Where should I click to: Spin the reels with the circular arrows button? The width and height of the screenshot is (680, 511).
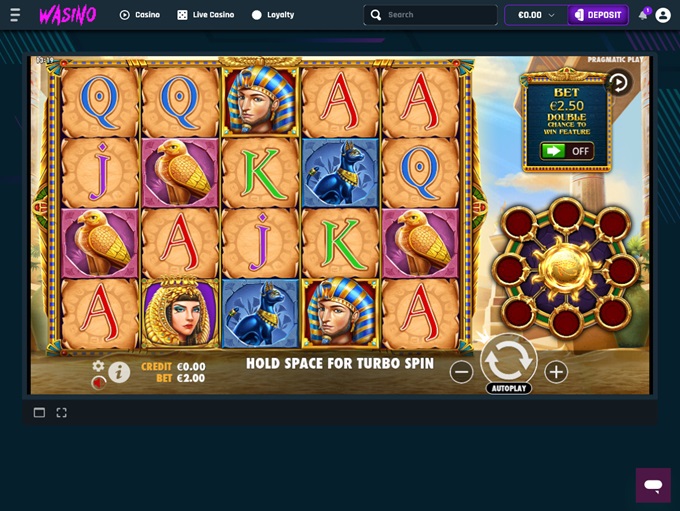point(508,358)
